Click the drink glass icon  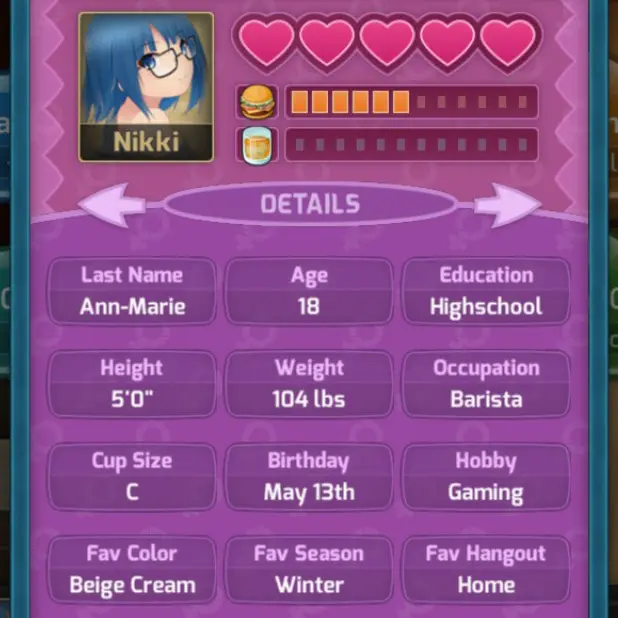(259, 144)
